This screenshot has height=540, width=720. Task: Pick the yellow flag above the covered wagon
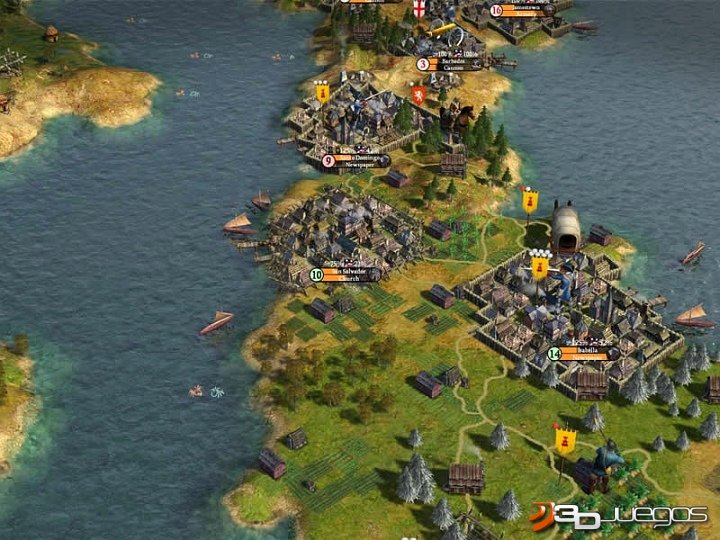530,201
